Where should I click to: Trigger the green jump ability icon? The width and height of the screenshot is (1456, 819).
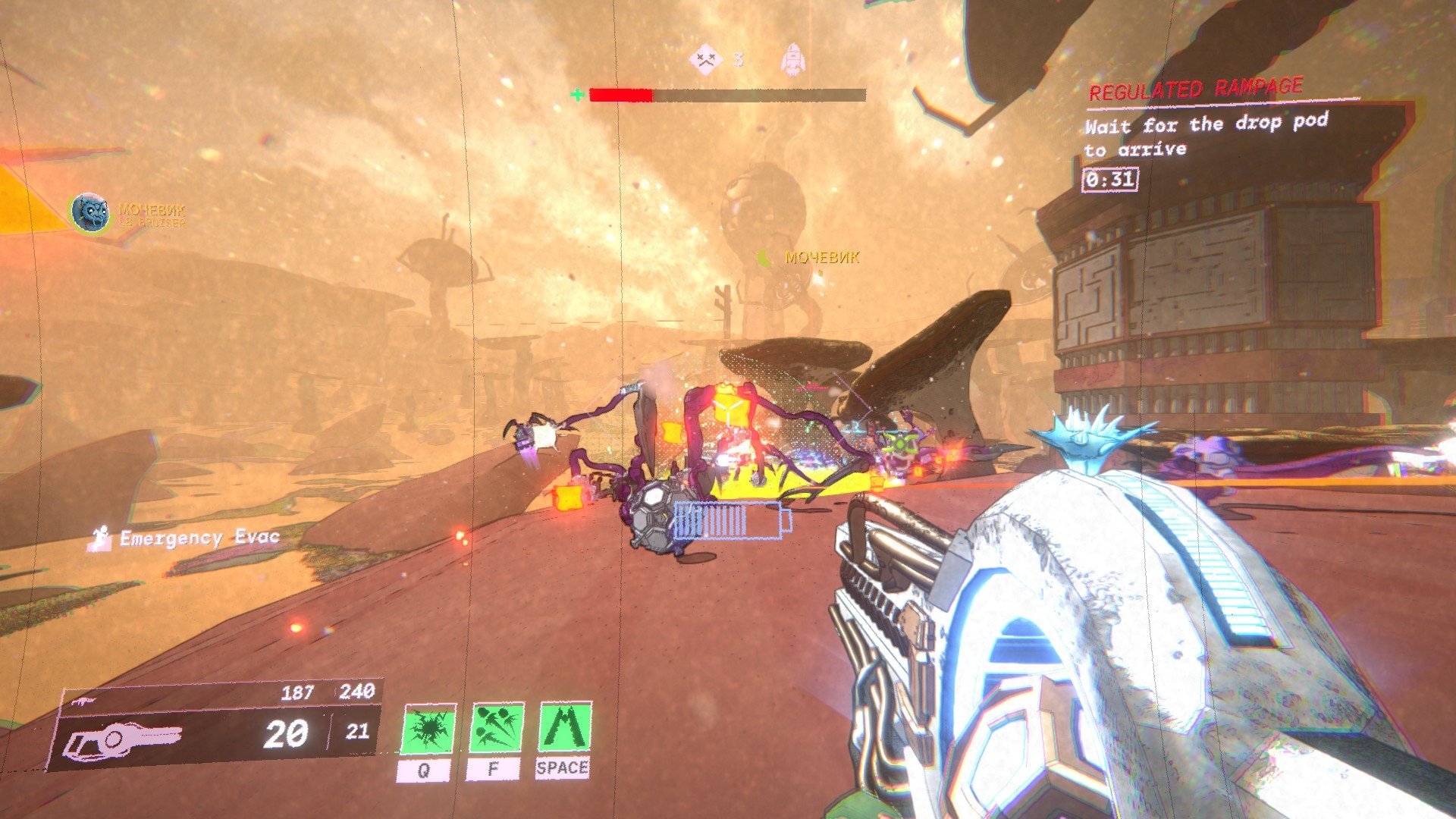pos(564,727)
